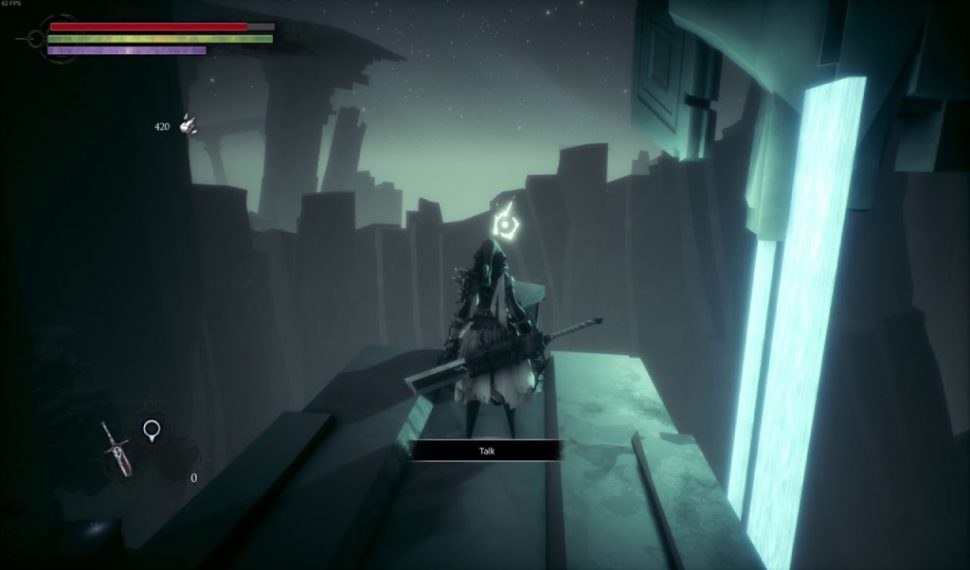Select the Talk interaction prompt
Image resolution: width=970 pixels, height=570 pixels.
point(485,451)
